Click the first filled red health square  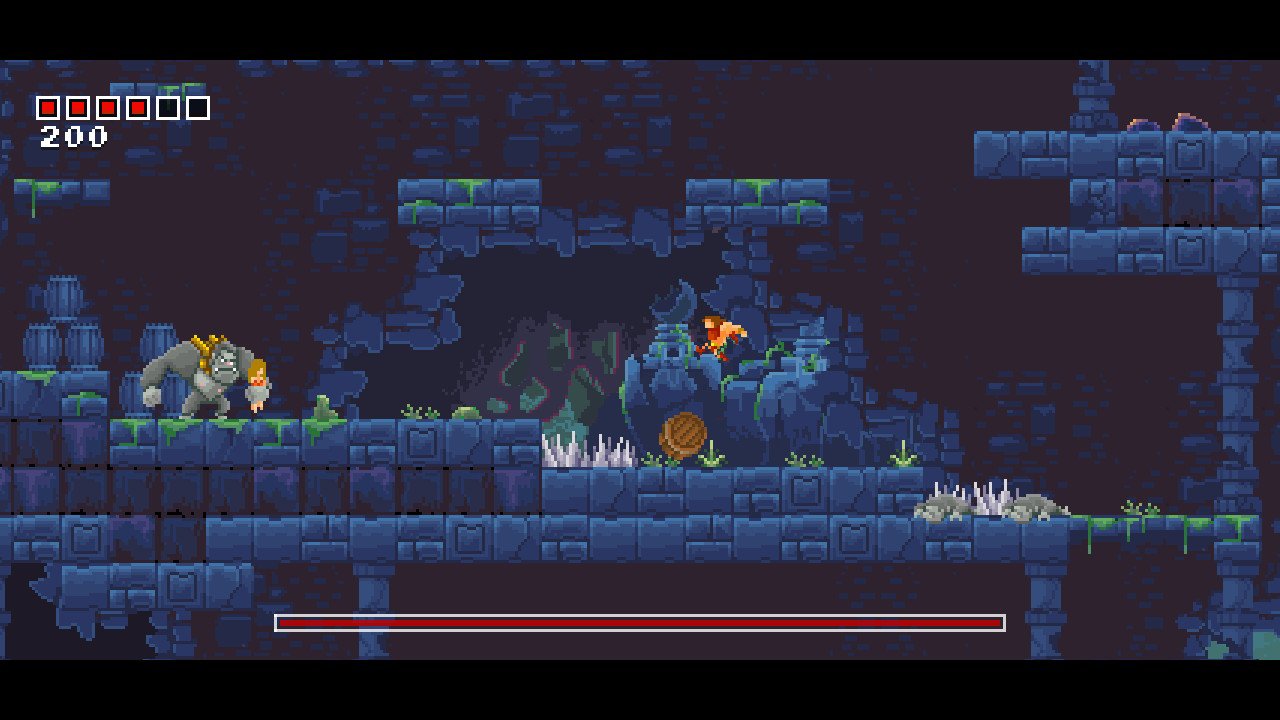(x=47, y=107)
